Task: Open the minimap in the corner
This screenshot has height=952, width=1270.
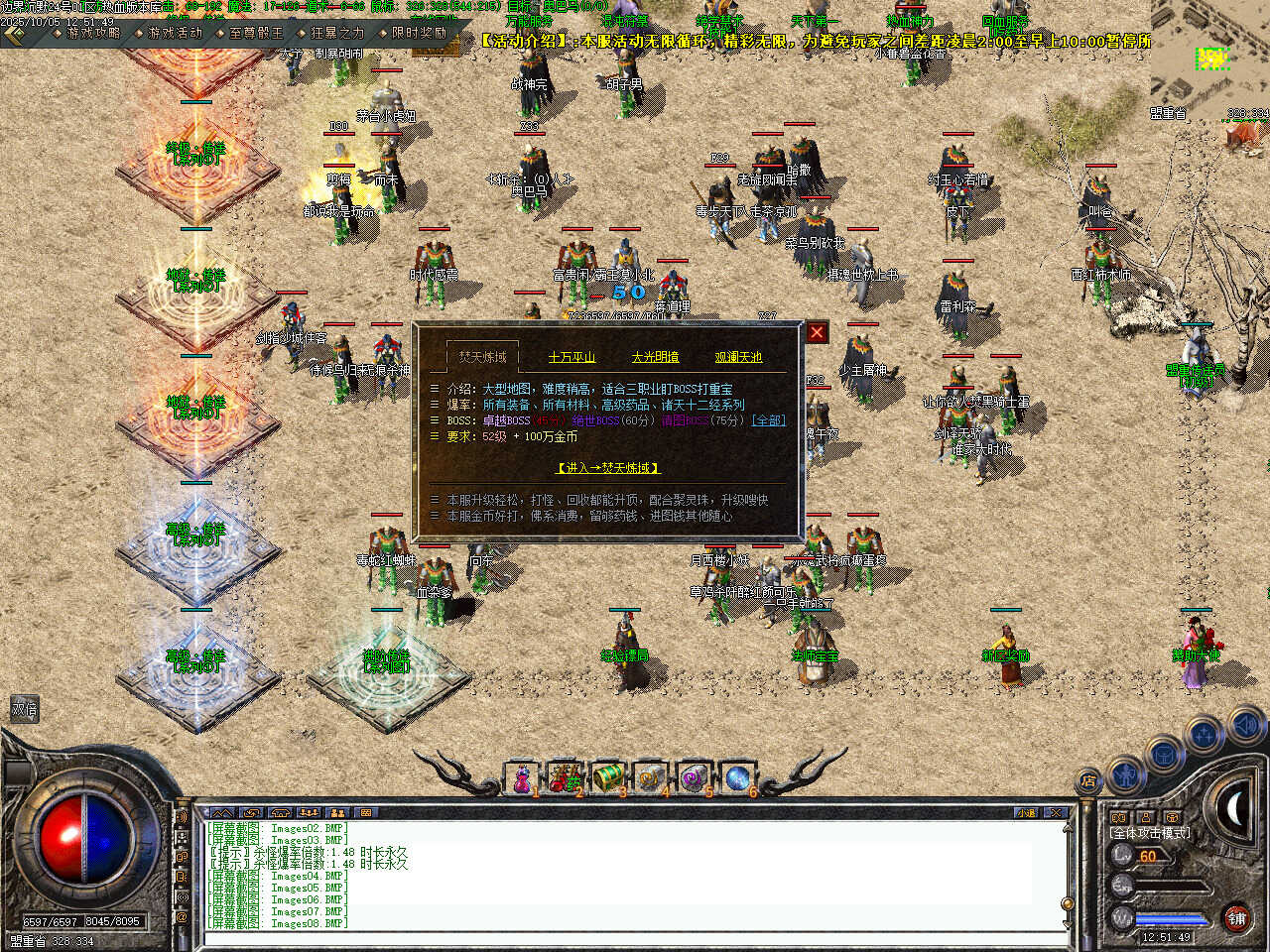Action: 1210,59
